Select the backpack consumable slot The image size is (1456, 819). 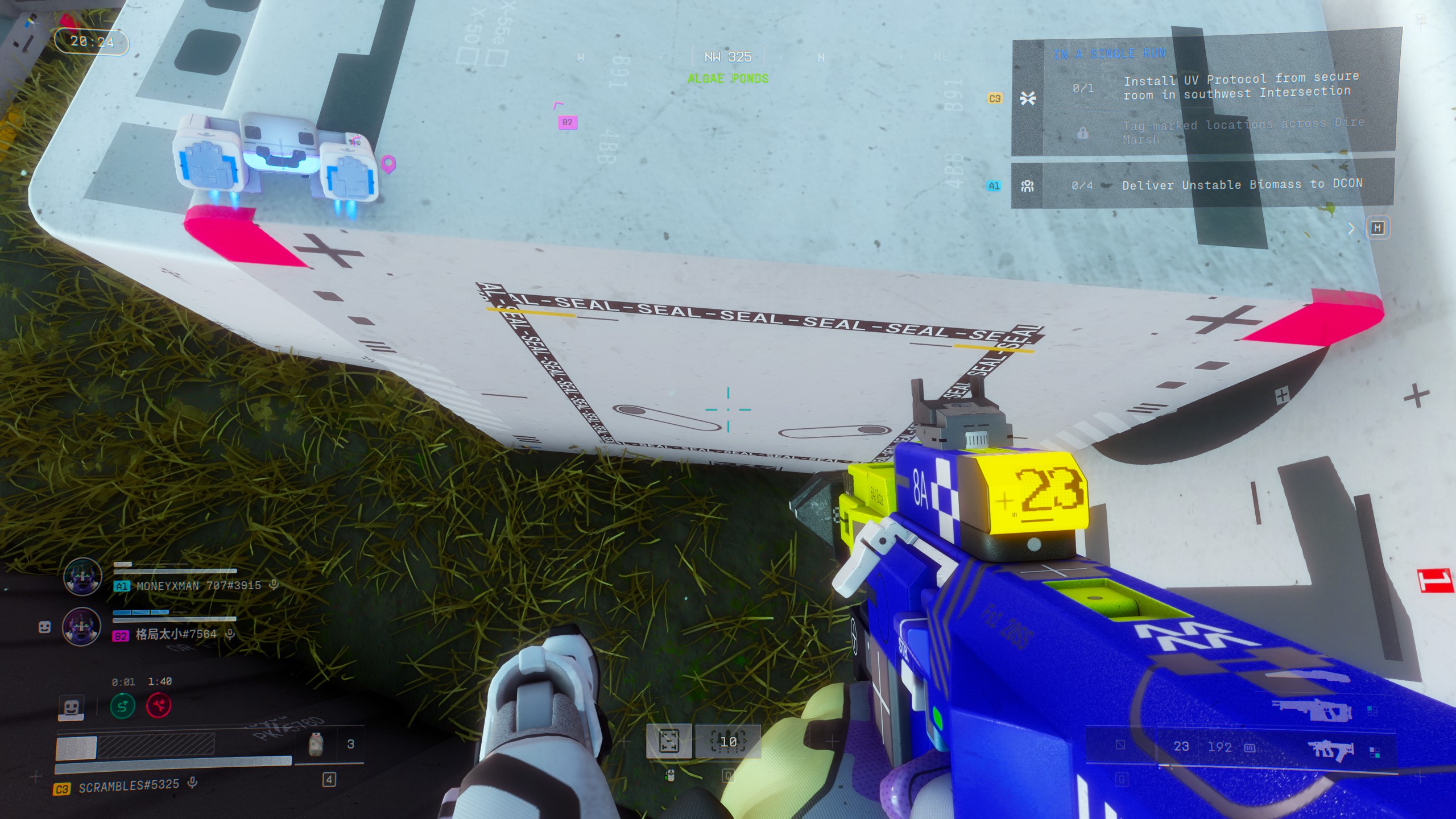[x=316, y=743]
